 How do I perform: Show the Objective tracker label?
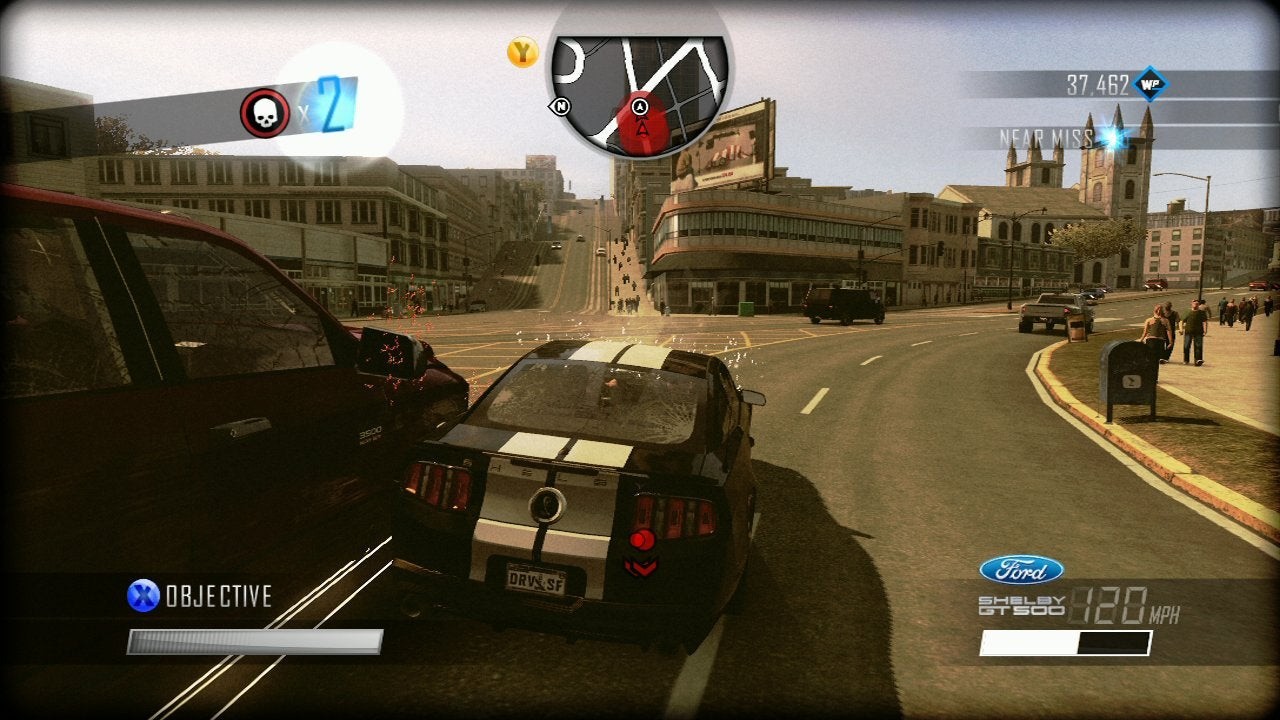[218, 597]
